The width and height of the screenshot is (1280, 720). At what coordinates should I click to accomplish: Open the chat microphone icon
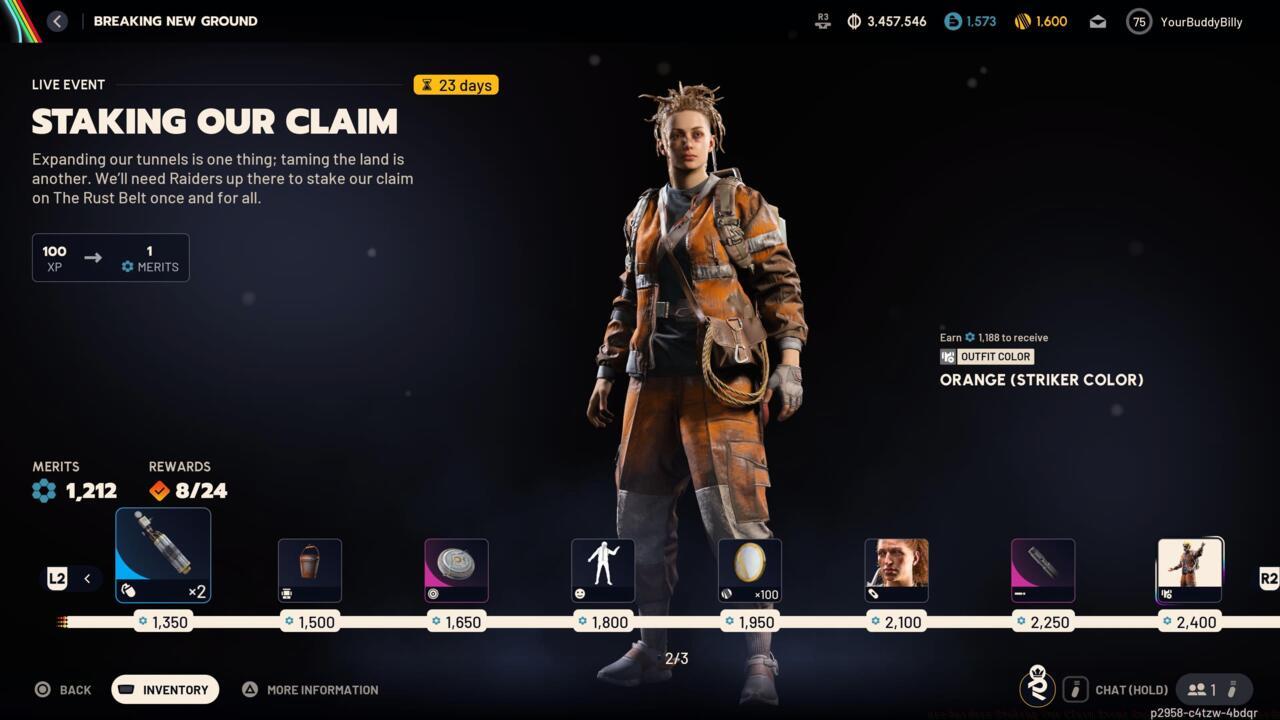(1076, 689)
